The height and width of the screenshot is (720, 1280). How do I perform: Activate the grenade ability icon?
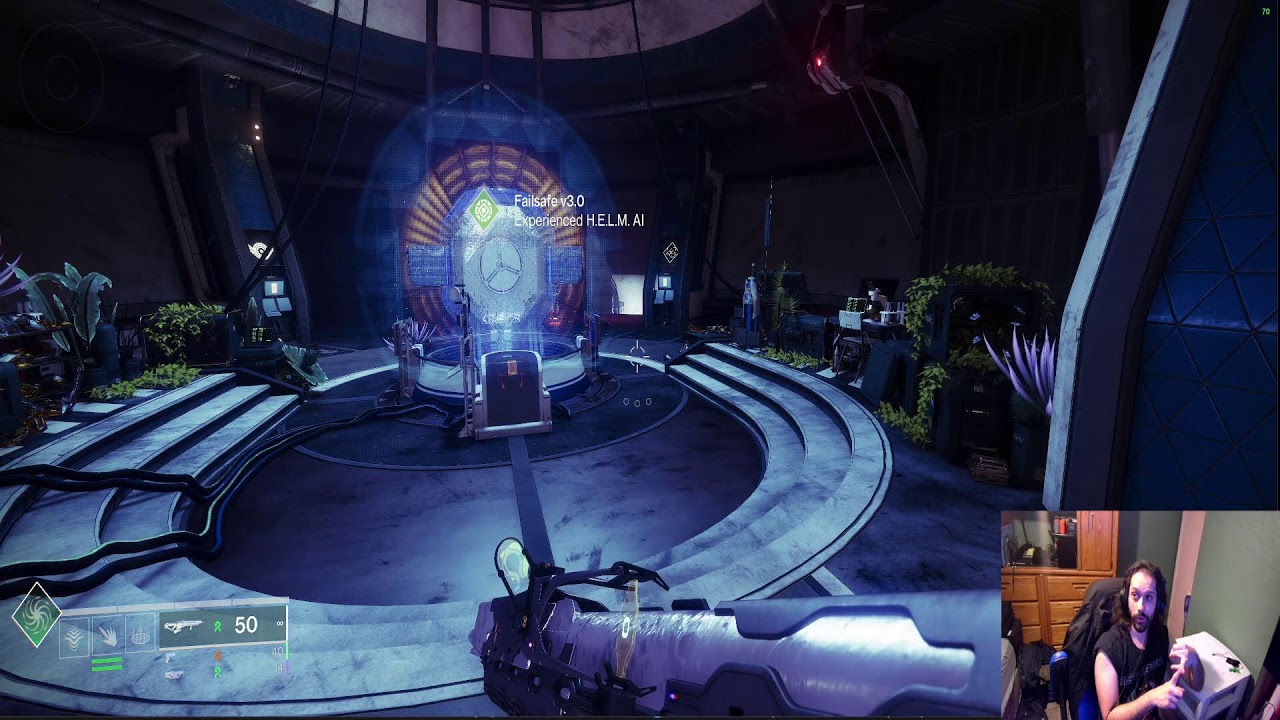pos(140,637)
